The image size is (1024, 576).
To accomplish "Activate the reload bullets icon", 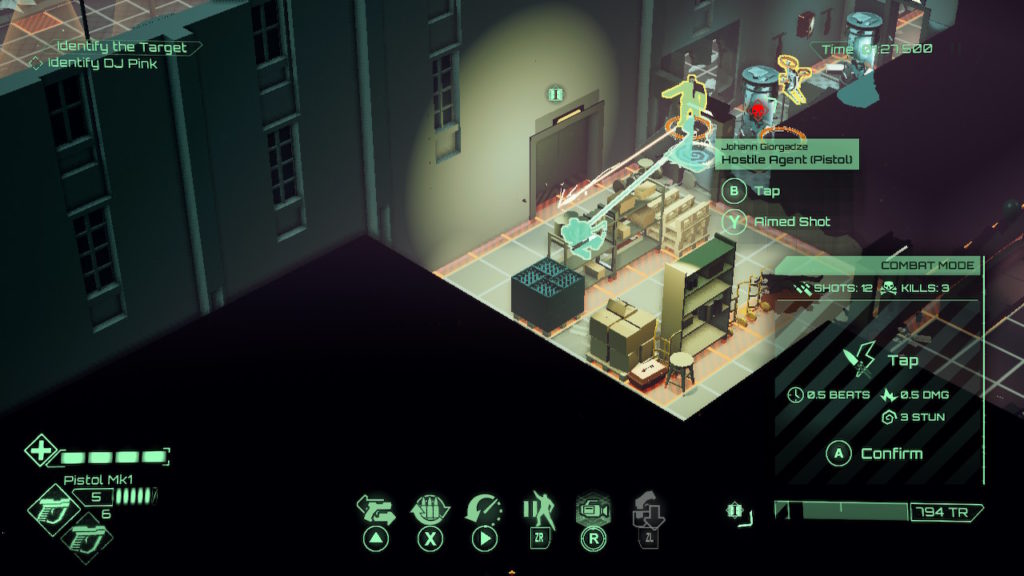I will (431, 510).
